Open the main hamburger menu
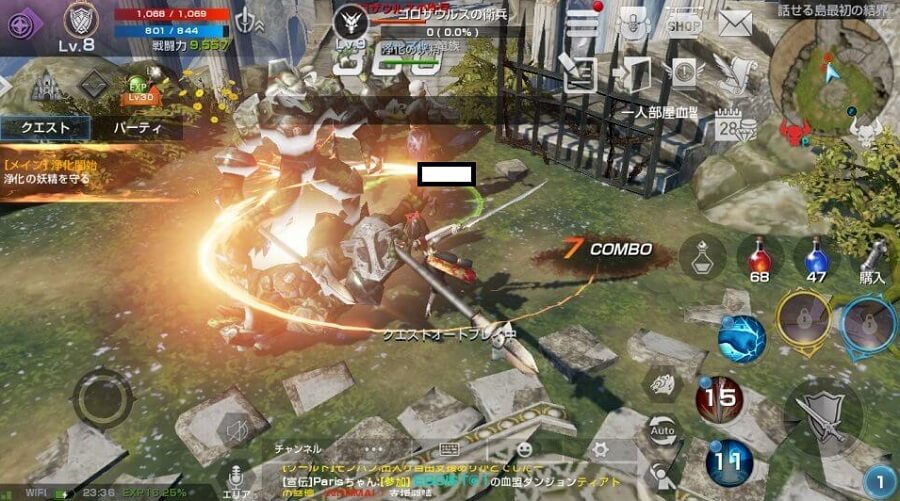900x501 pixels. 583,21
